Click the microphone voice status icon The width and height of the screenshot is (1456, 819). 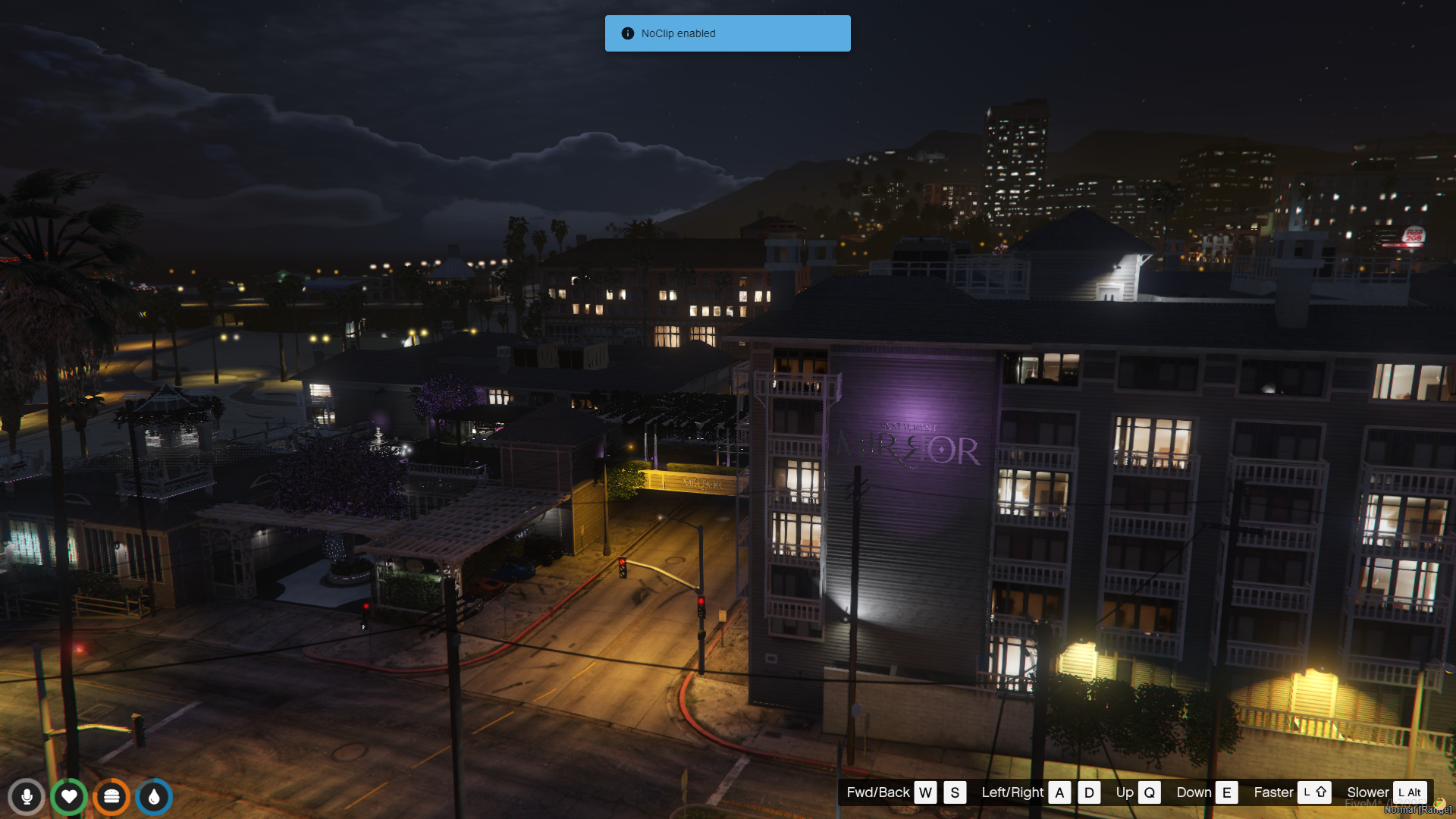pos(27,797)
